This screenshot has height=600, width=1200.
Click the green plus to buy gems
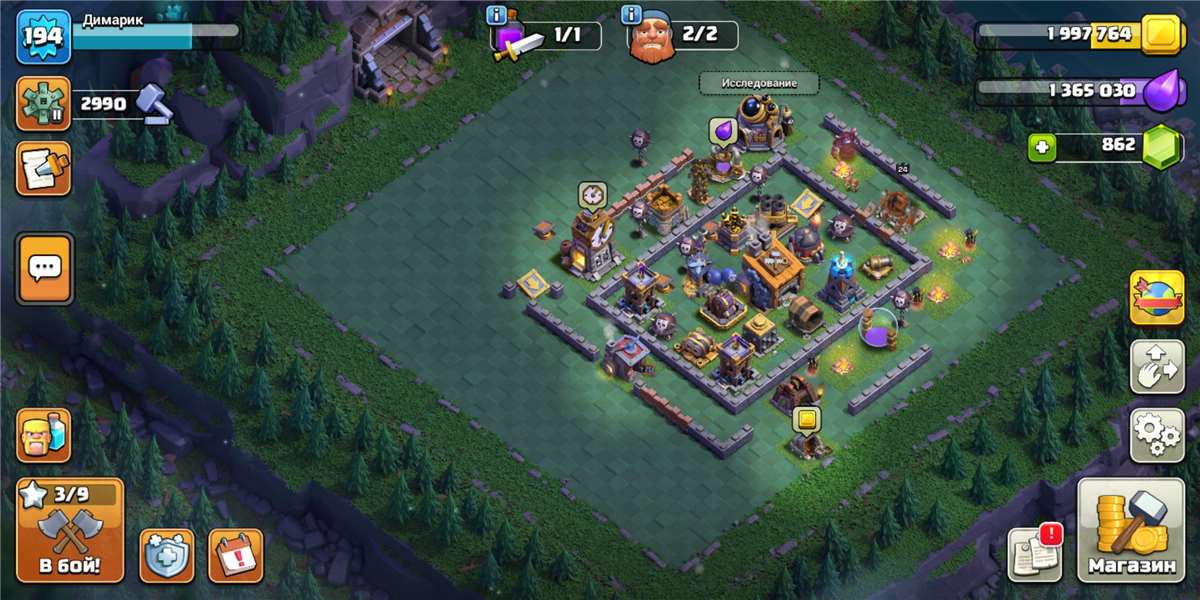pos(1043,148)
